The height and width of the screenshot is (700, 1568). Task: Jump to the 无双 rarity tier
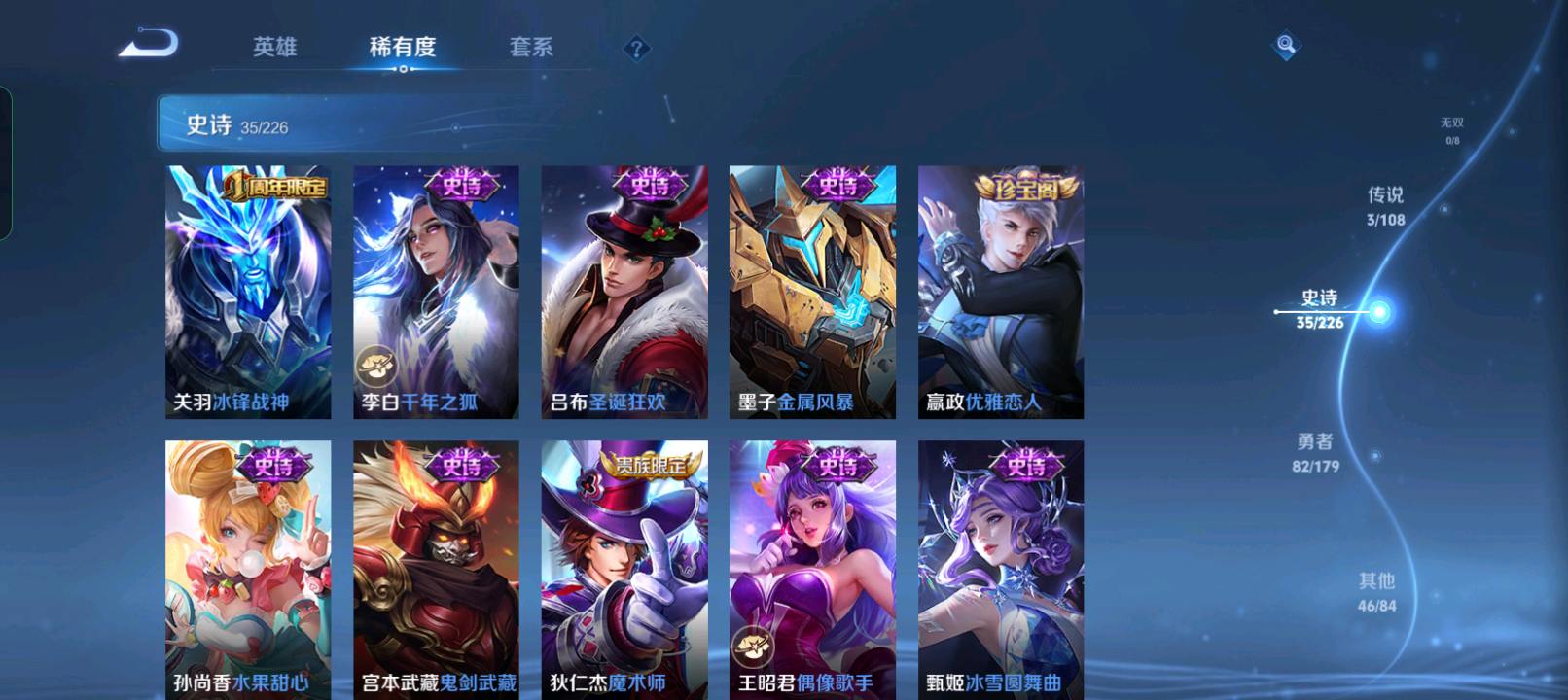1451,129
